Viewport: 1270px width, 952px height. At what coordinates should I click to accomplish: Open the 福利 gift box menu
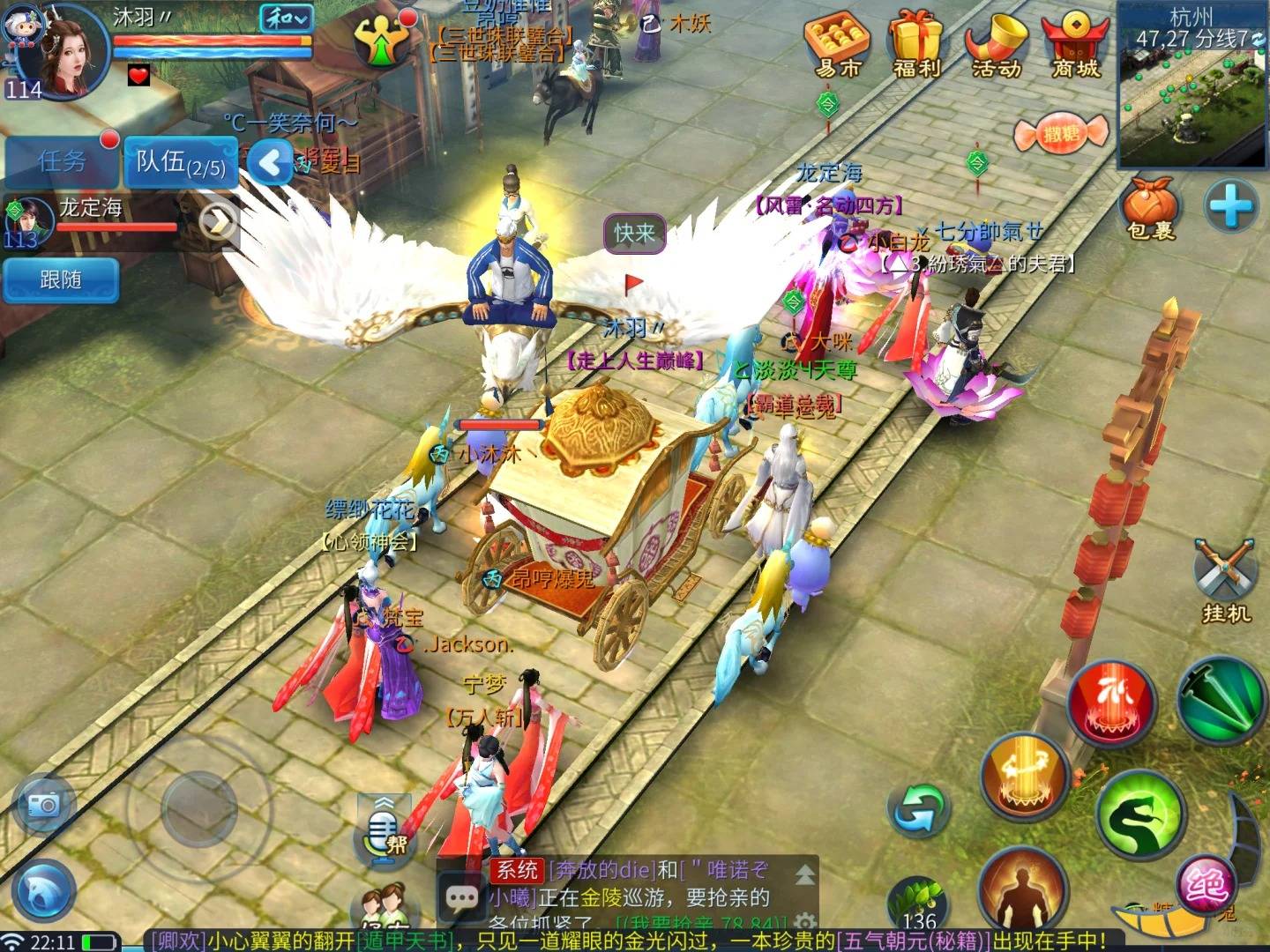coord(917,44)
